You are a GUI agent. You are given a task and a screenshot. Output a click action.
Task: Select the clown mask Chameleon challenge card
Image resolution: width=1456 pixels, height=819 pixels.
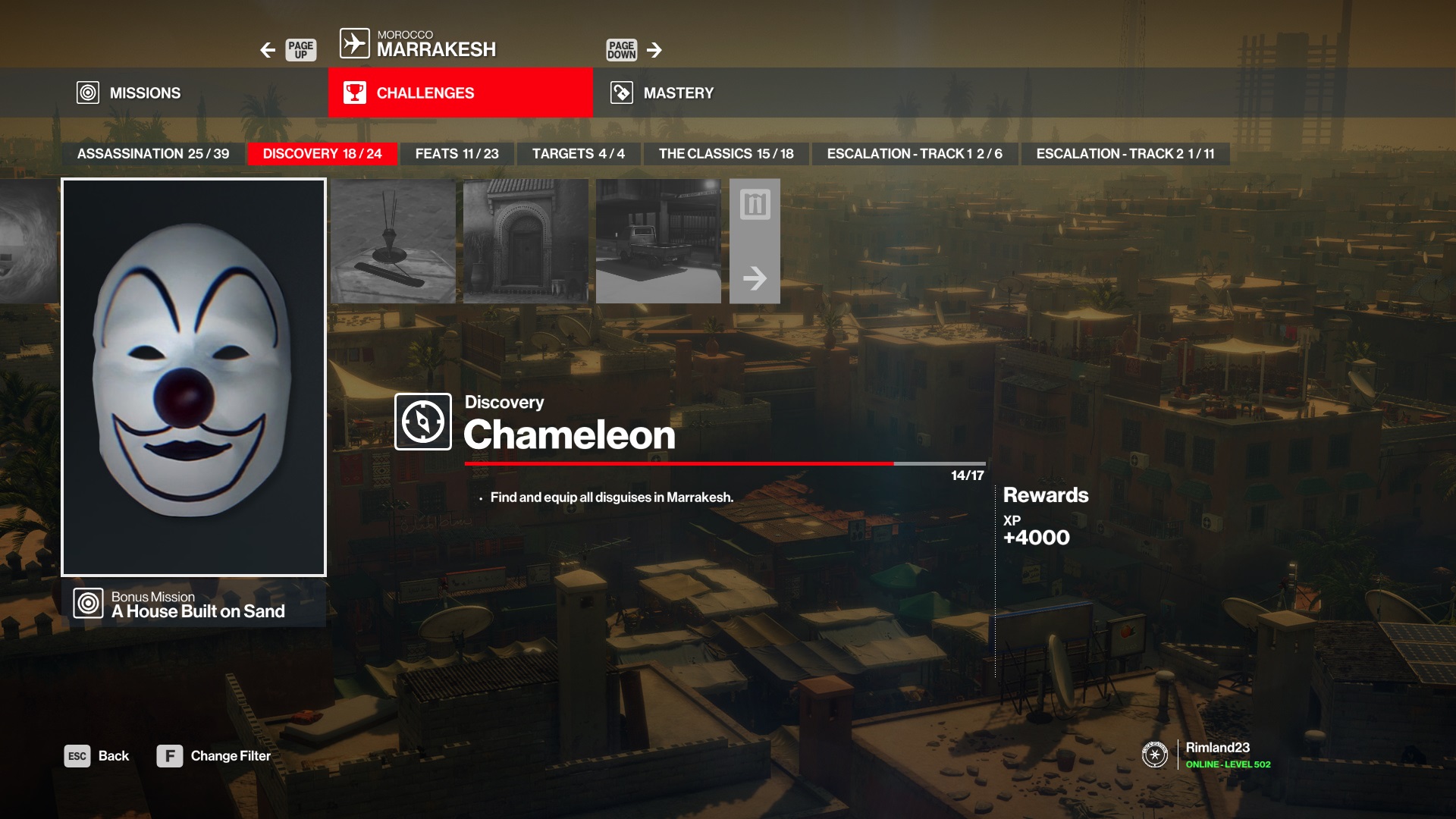(x=193, y=377)
